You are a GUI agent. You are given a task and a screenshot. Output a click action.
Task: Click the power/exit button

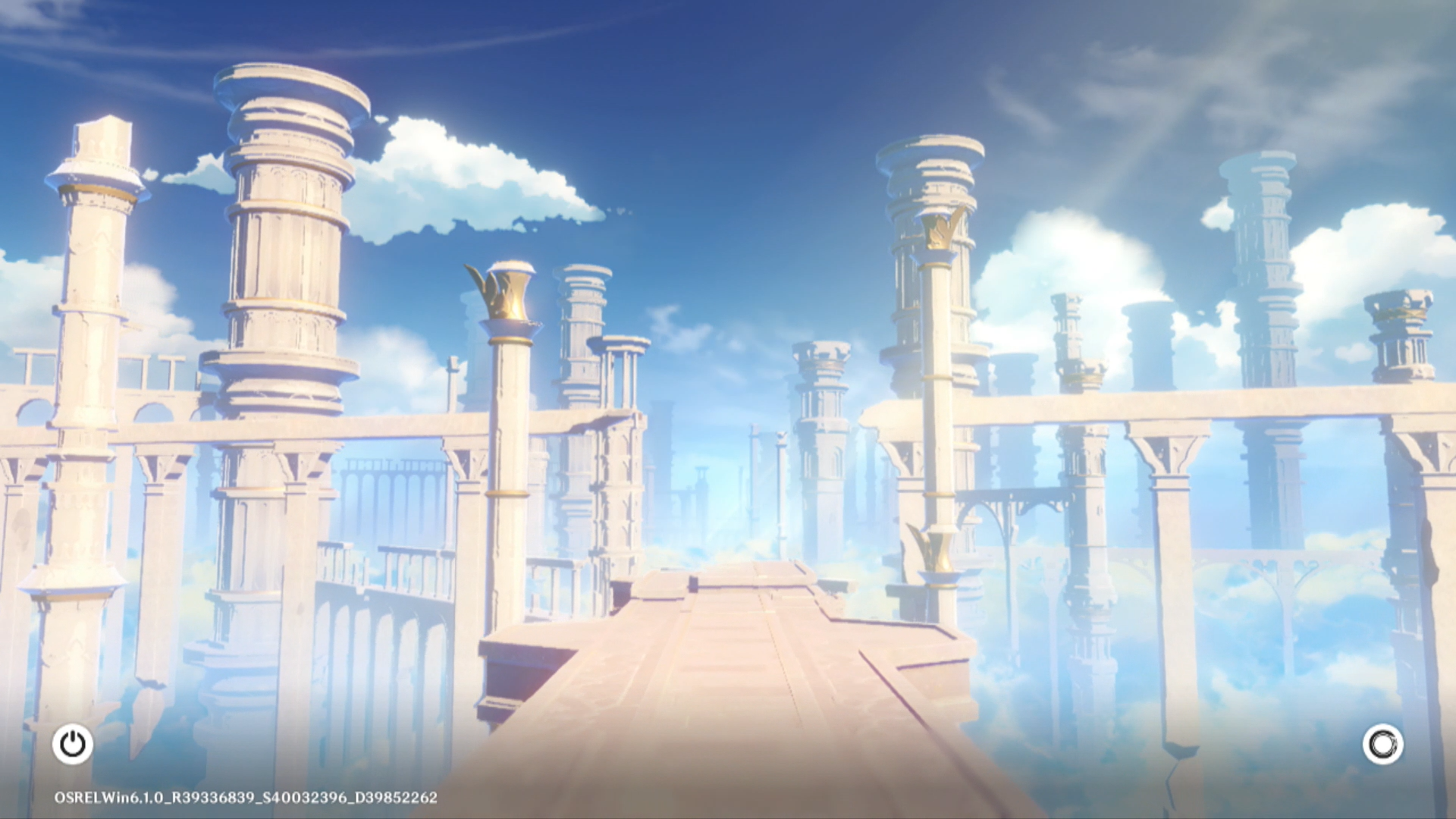[x=73, y=744]
